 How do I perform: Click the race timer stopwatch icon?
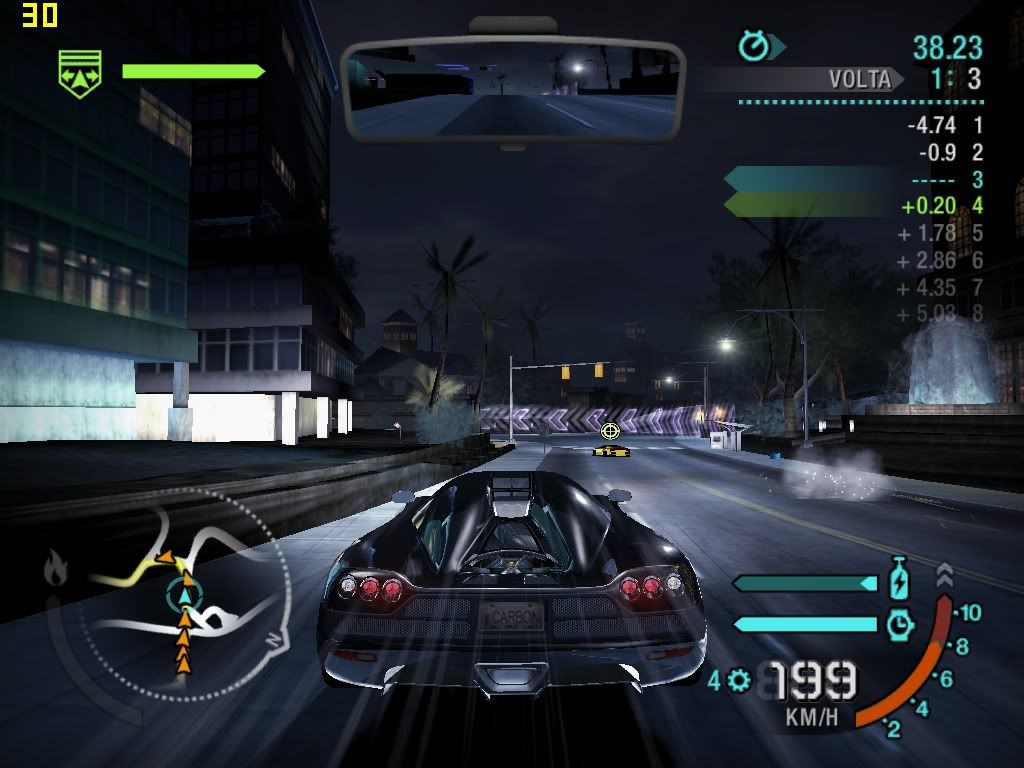pos(753,46)
